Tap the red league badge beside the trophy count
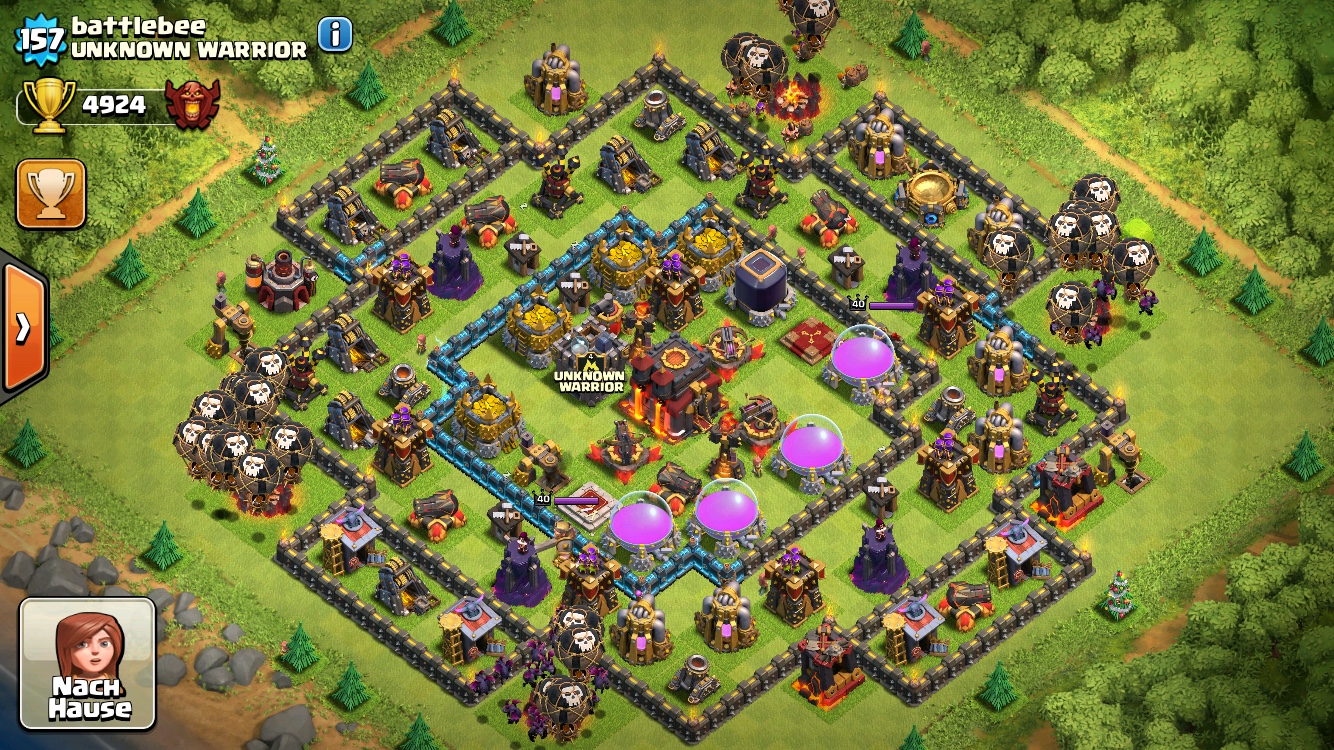Image resolution: width=1334 pixels, height=750 pixels. click(x=192, y=105)
